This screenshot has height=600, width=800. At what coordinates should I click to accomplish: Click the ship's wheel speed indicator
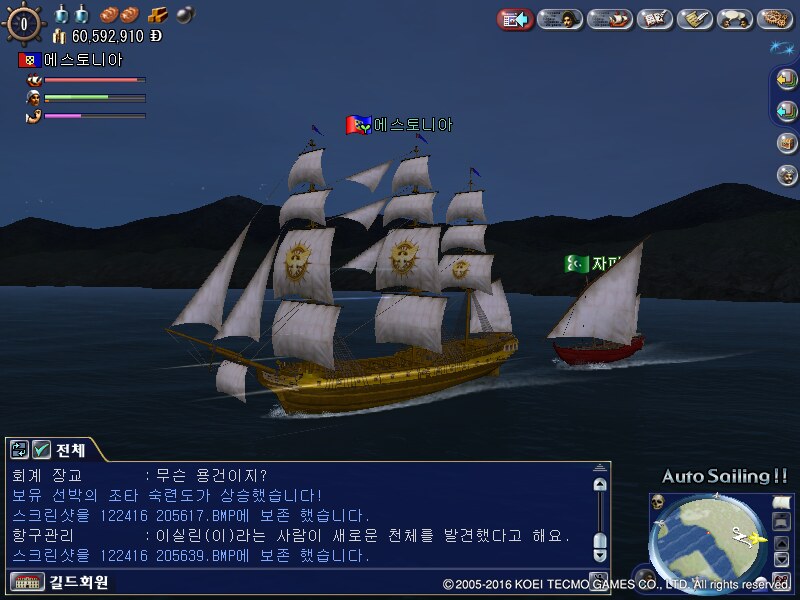tap(24, 22)
